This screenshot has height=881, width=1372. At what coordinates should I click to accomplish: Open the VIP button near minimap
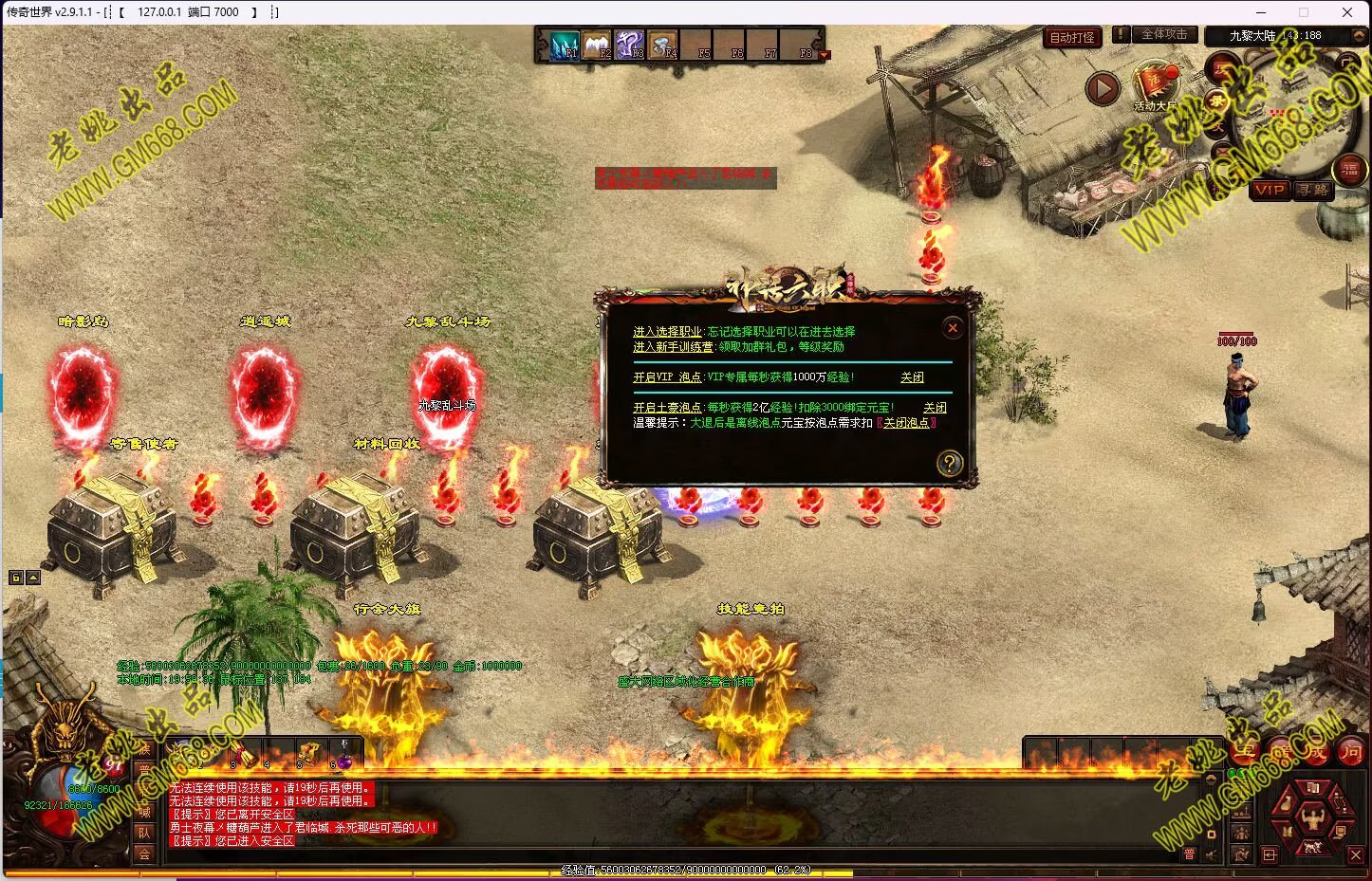pyautogui.click(x=1269, y=190)
